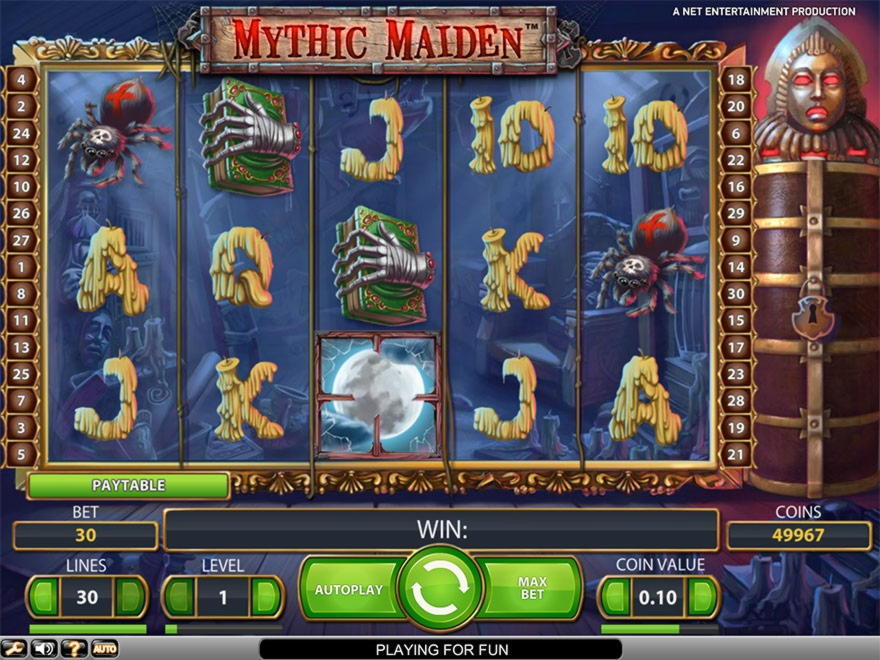Increase the Coin Value
880x660 pixels.
pos(702,598)
